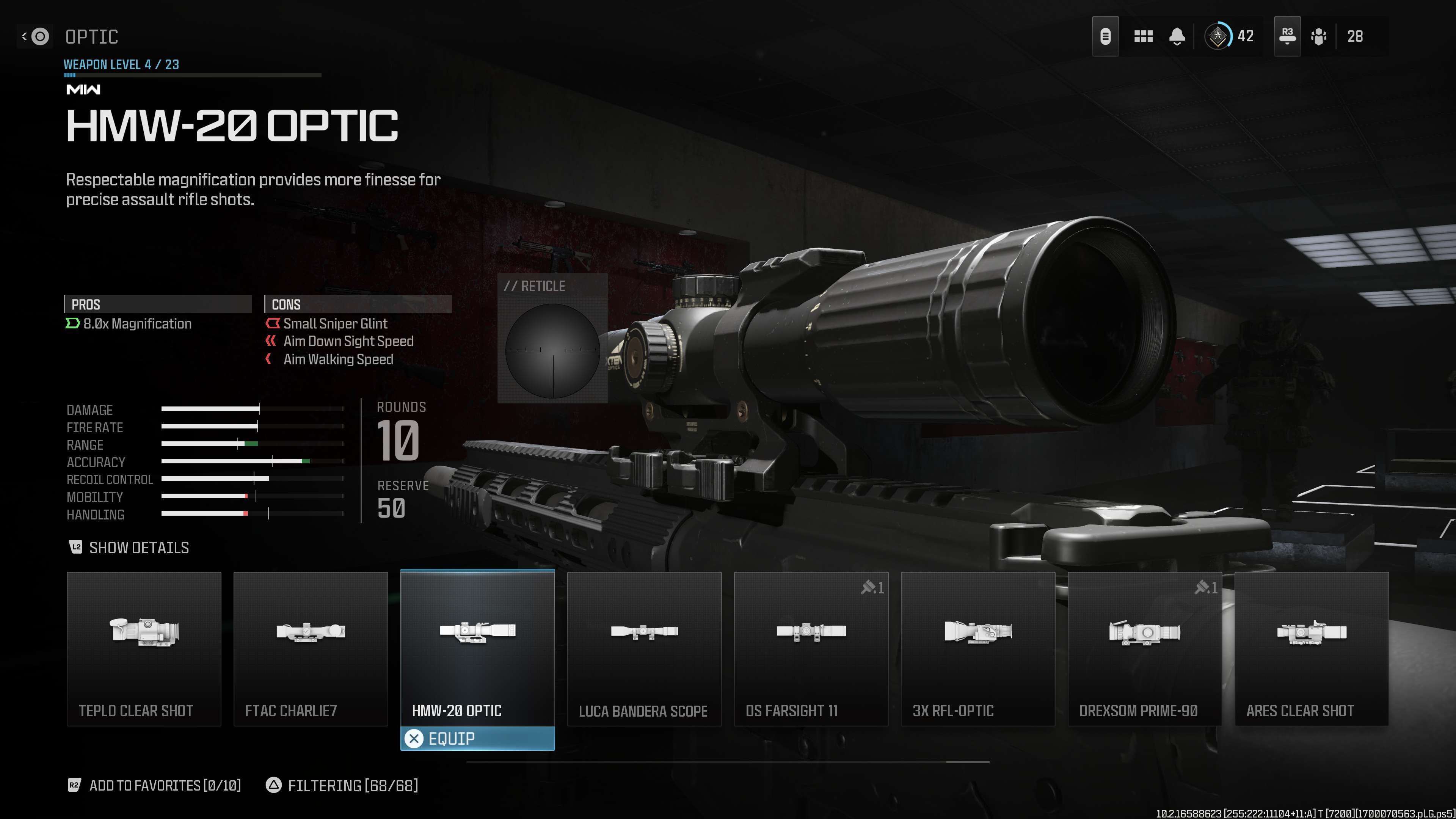Select the DREXSOM PRIME-90 optic
This screenshot has height=819, width=1456.
[x=1144, y=648]
